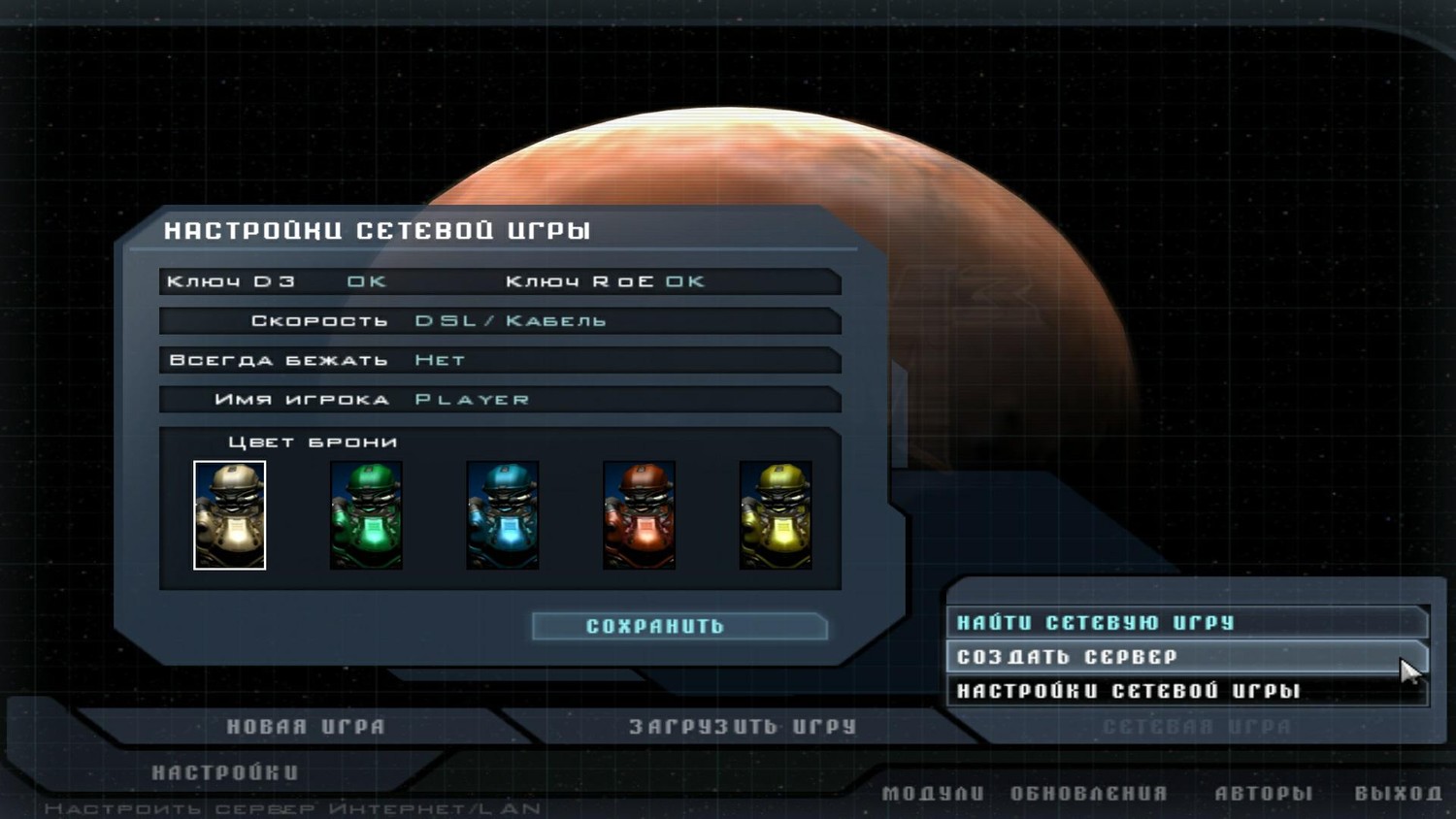Click the Сохранить save button
This screenshot has height=819, width=1456.
click(x=679, y=627)
